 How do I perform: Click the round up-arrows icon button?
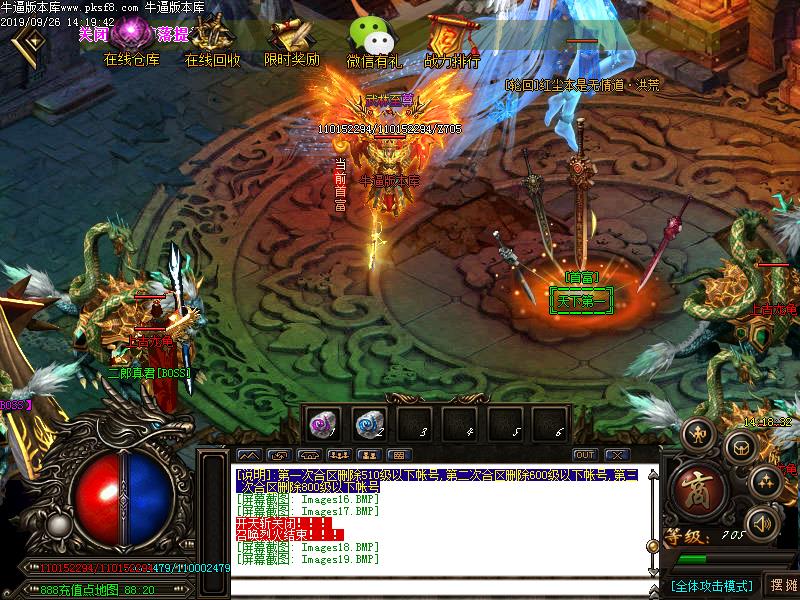765,482
